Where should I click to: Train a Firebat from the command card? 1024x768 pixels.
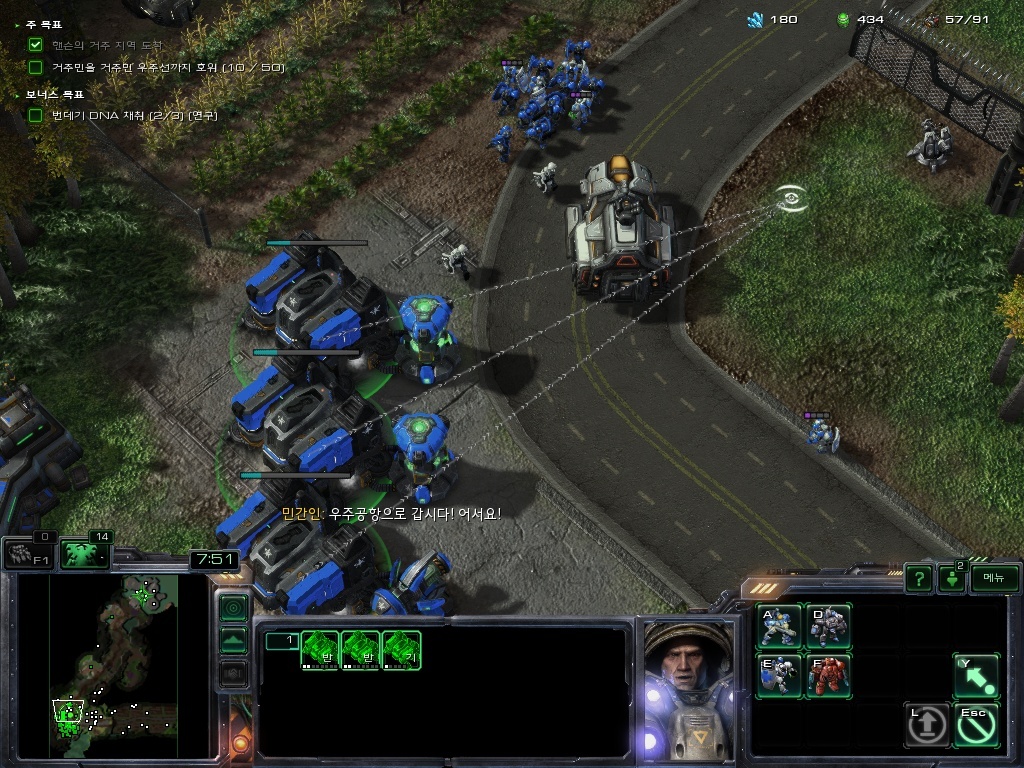(x=828, y=675)
